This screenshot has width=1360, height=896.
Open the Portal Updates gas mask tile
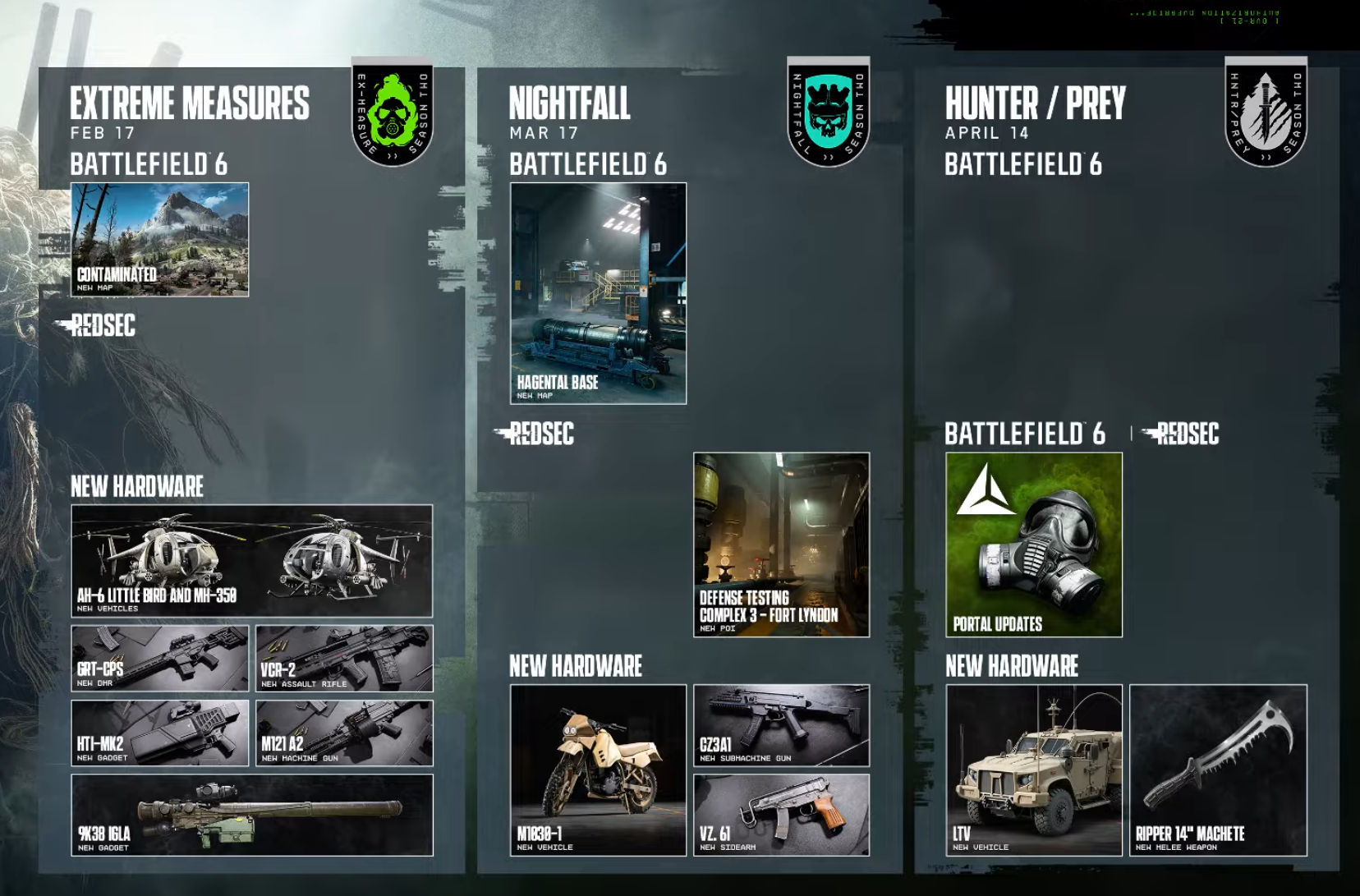pos(1033,544)
